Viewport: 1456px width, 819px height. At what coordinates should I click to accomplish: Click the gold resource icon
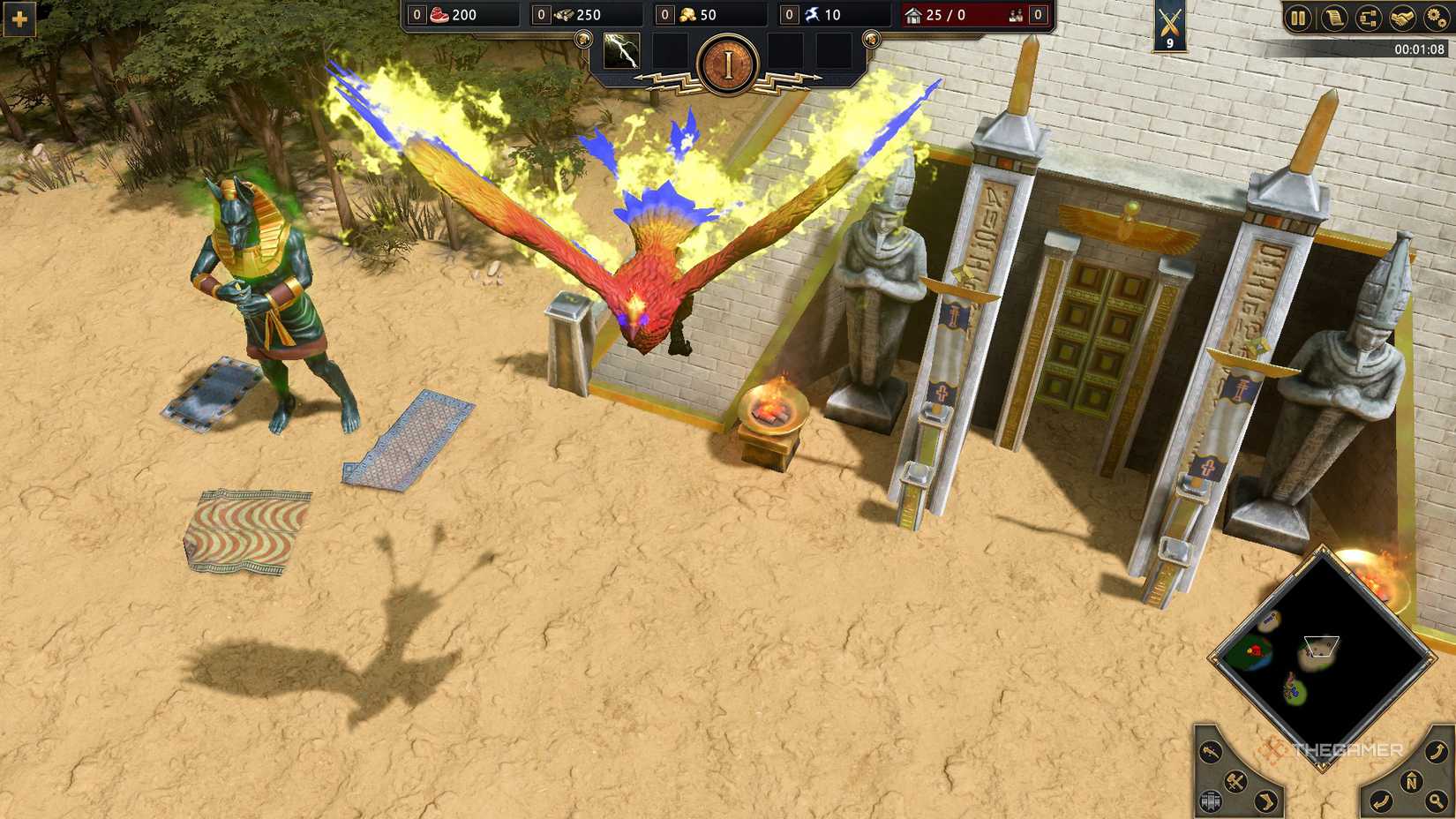click(x=689, y=14)
